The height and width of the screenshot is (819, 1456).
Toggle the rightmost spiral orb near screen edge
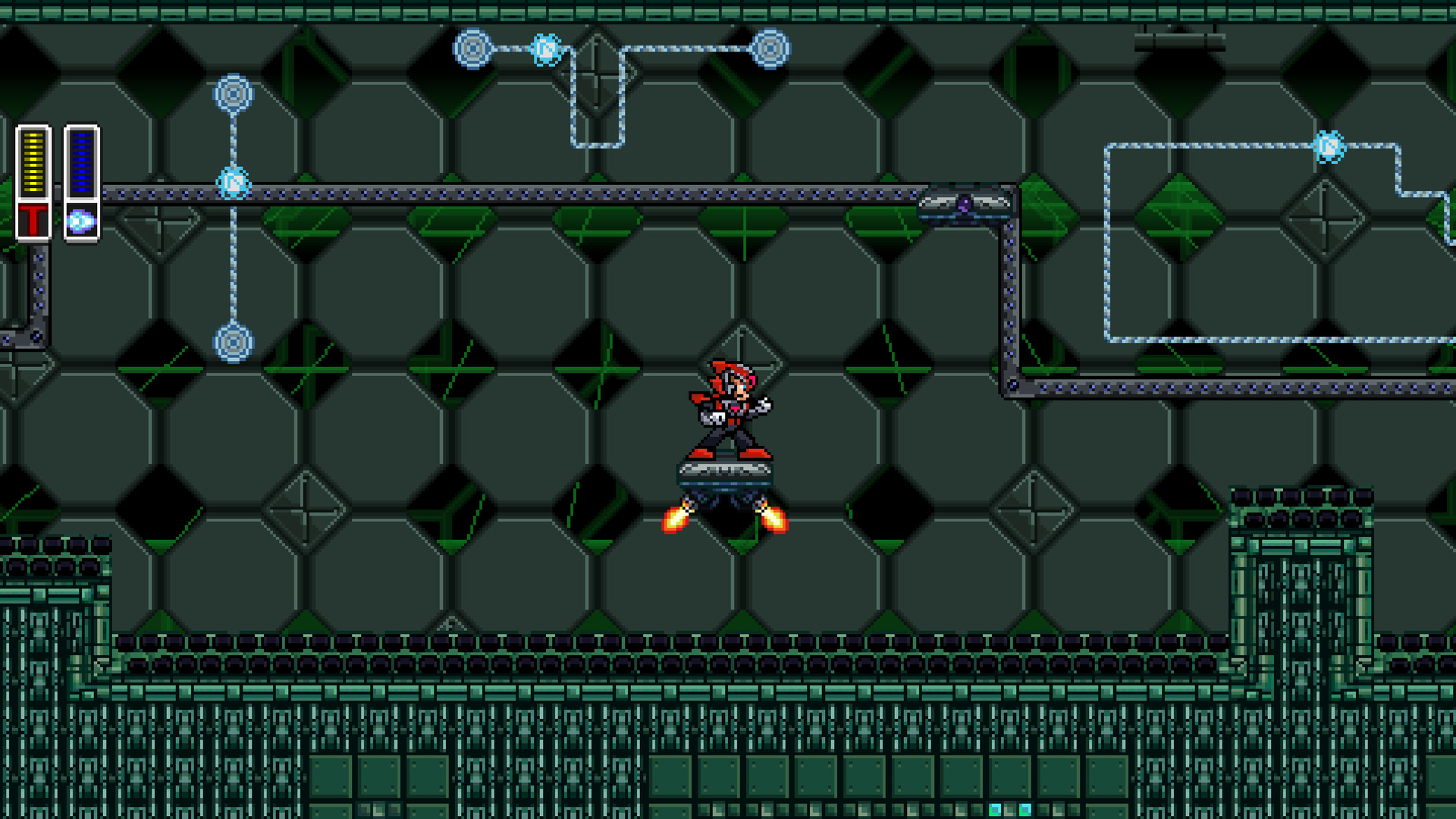1328,145
